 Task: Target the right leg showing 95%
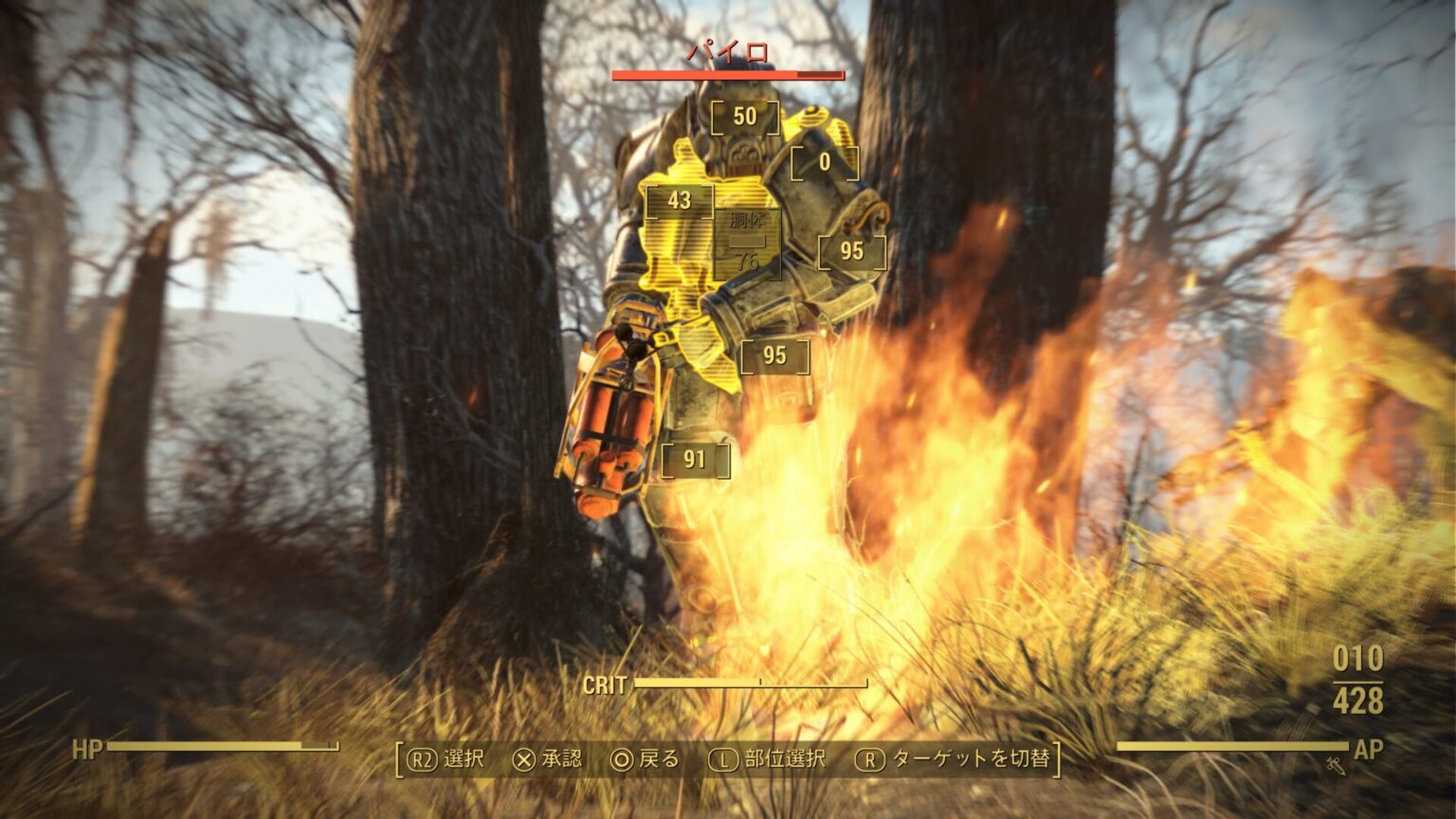774,357
